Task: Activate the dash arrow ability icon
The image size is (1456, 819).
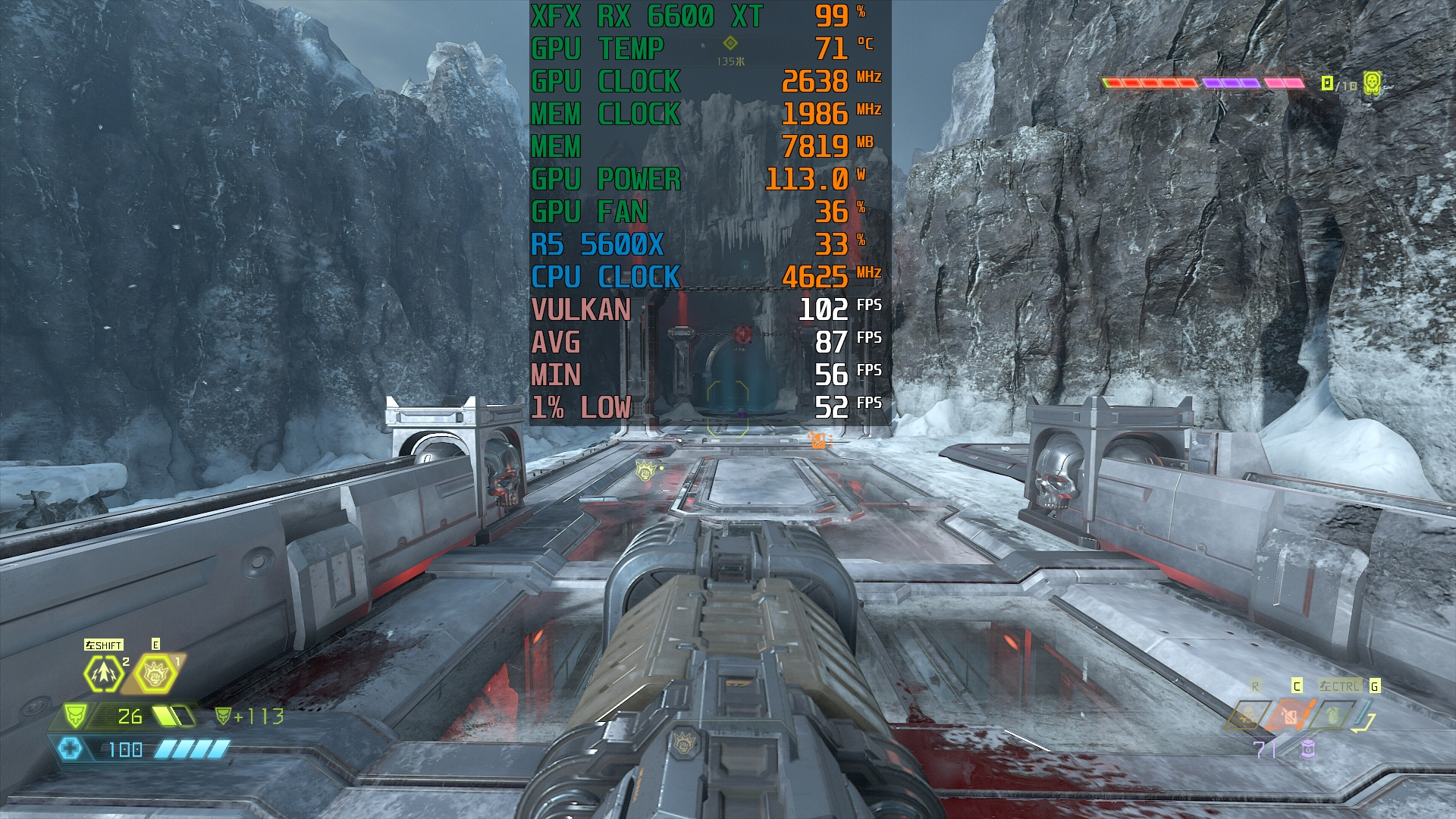Action: [x=104, y=673]
